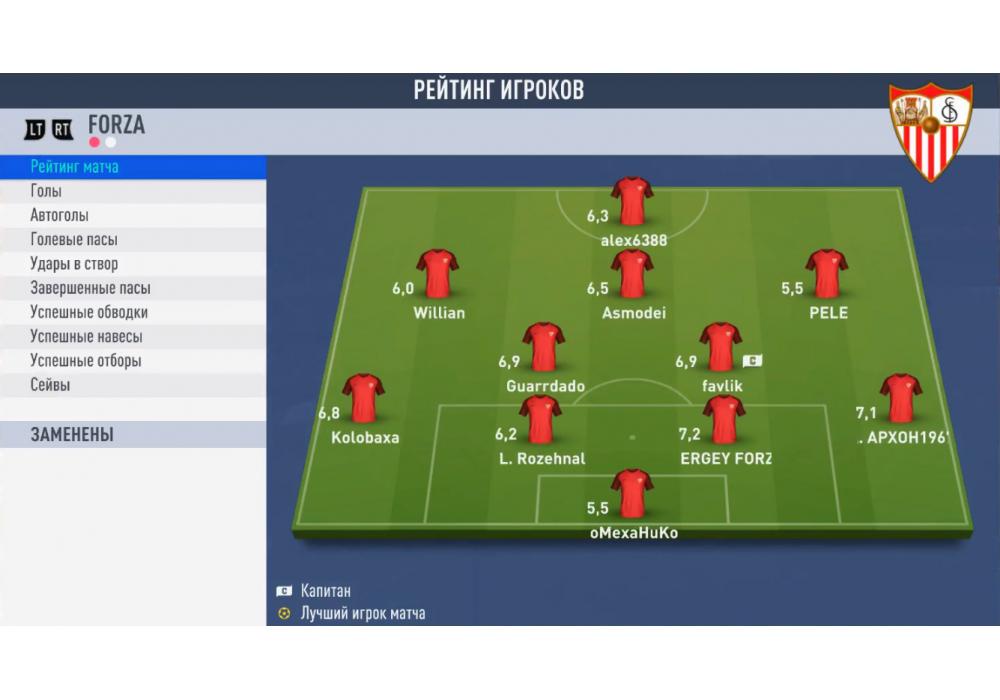Select left back Kolobaxa
Screen dimensions: 1000x700
tap(363, 398)
